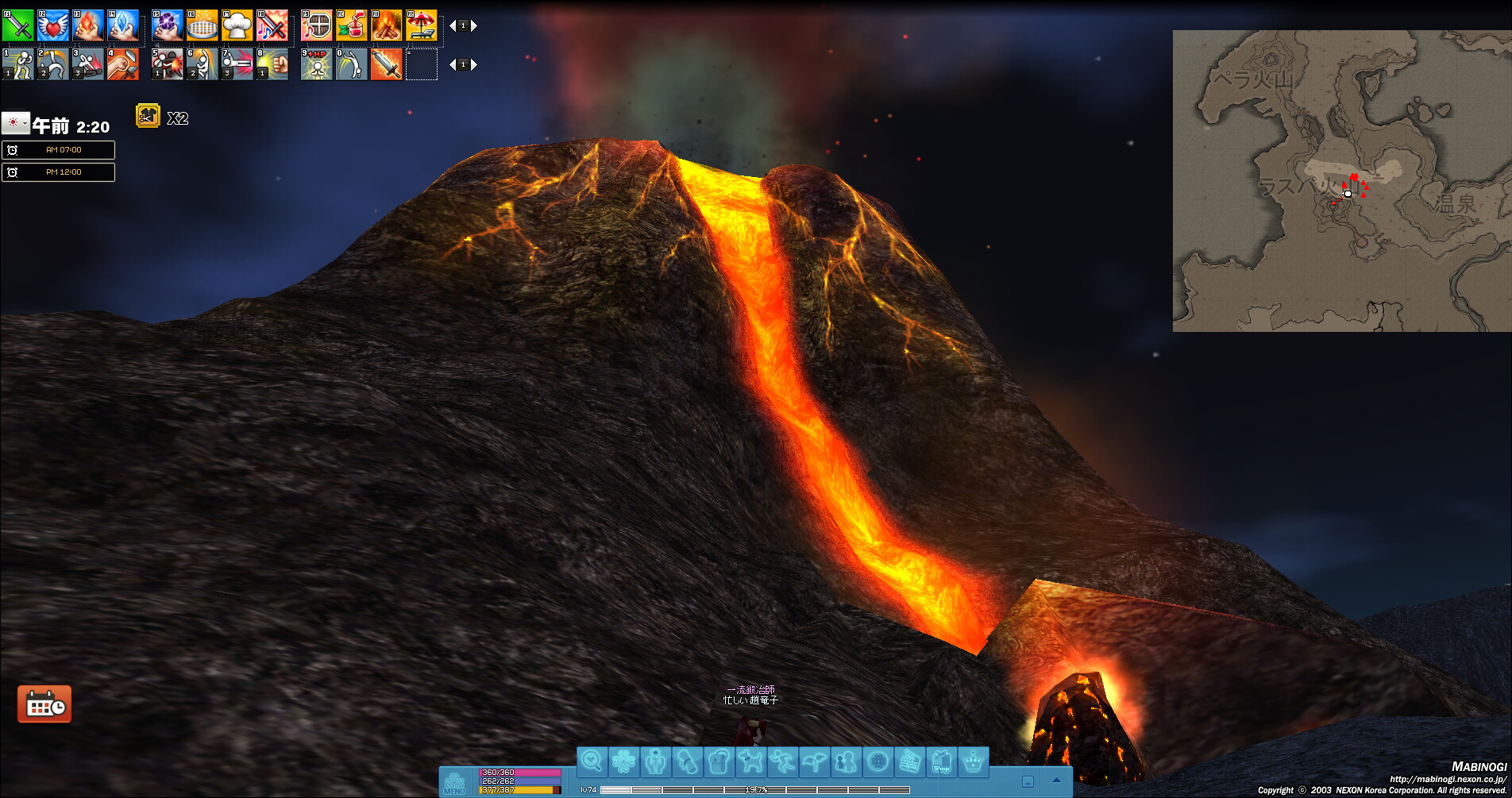This screenshot has height=798, width=1512.
Task: Minimize the bottom menu bar
Action: [1028, 781]
